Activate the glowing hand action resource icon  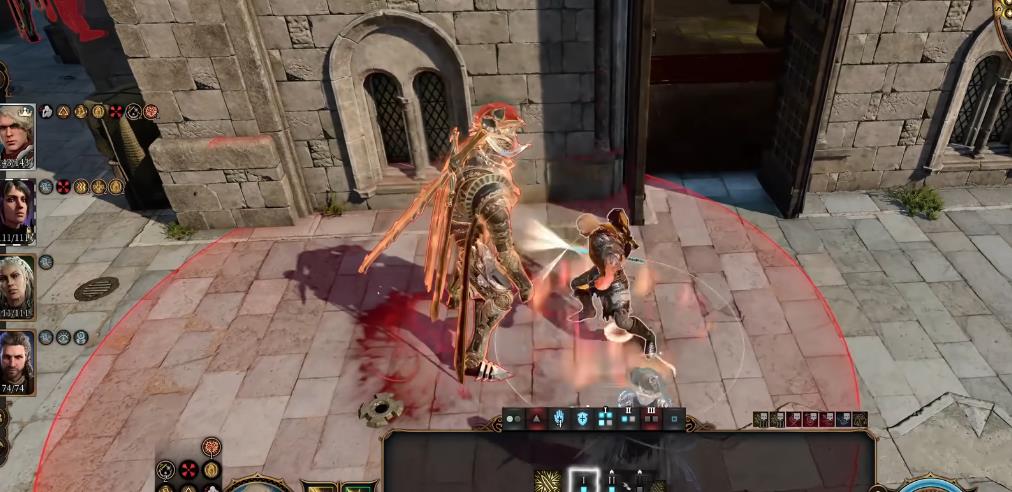(x=560, y=420)
